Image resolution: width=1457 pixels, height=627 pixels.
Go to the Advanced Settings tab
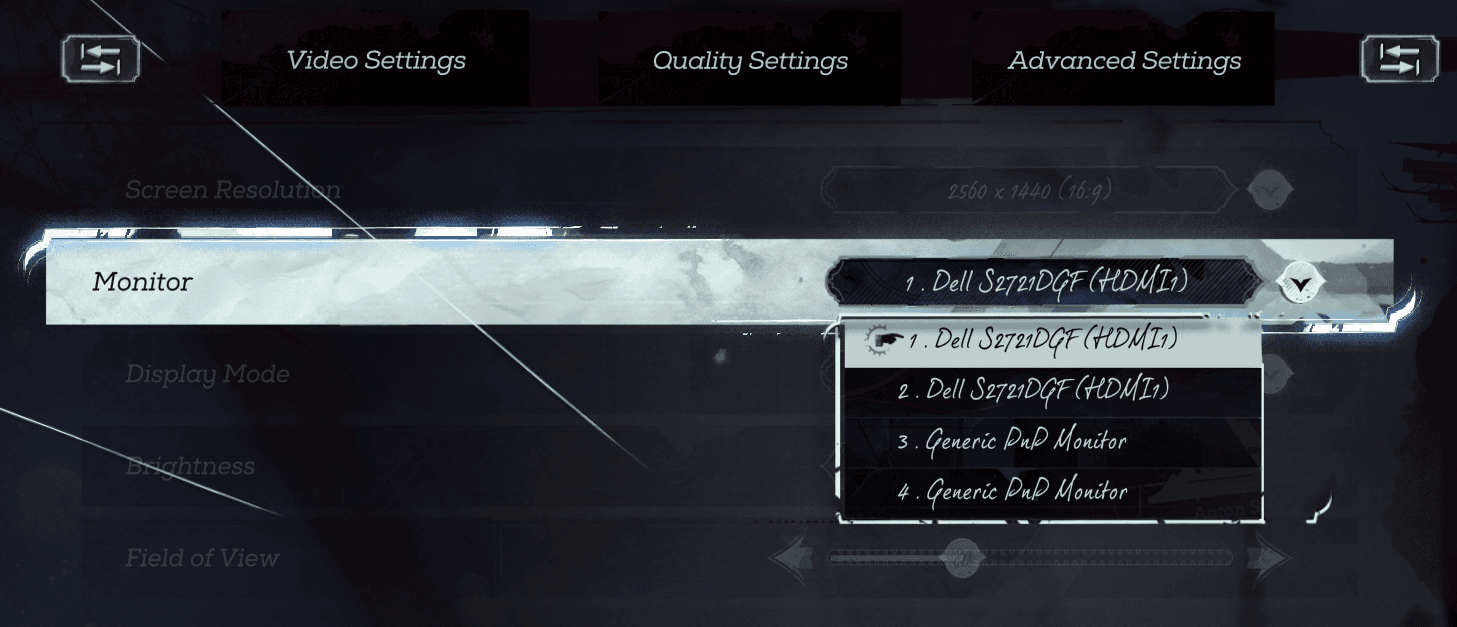pos(1124,60)
